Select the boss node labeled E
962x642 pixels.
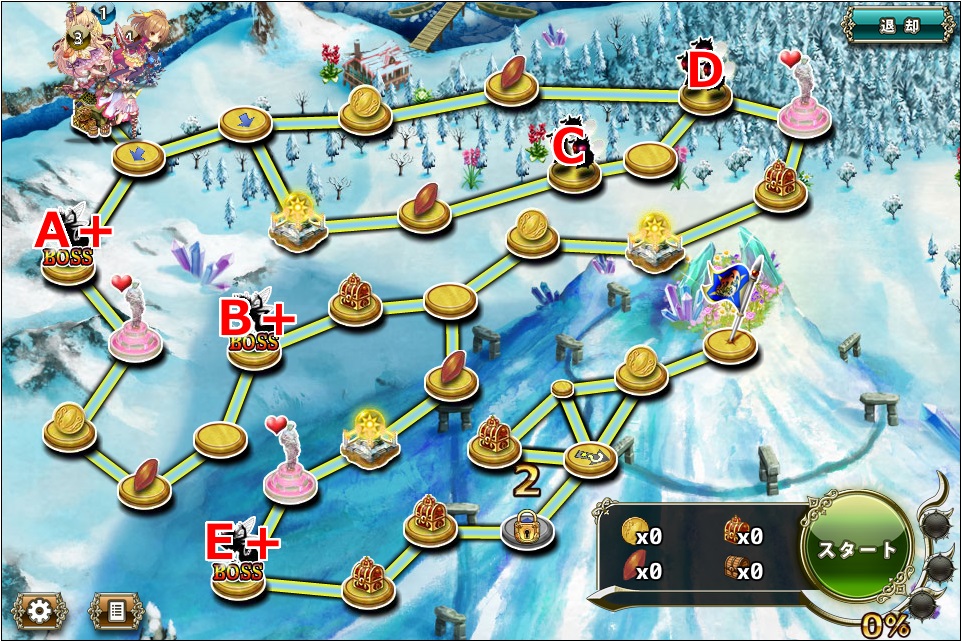[x=238, y=577]
